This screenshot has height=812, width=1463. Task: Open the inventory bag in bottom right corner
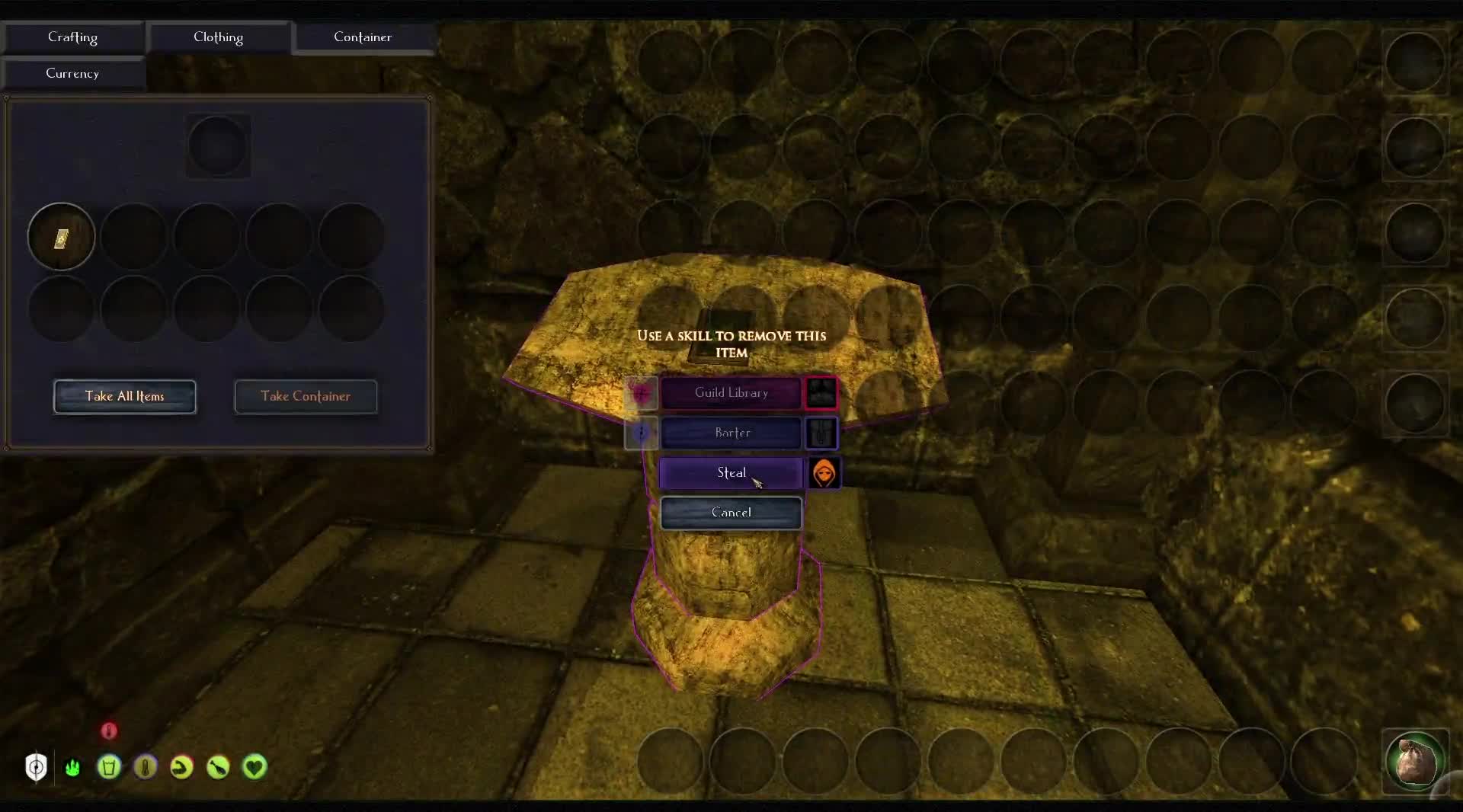pyautogui.click(x=1415, y=762)
